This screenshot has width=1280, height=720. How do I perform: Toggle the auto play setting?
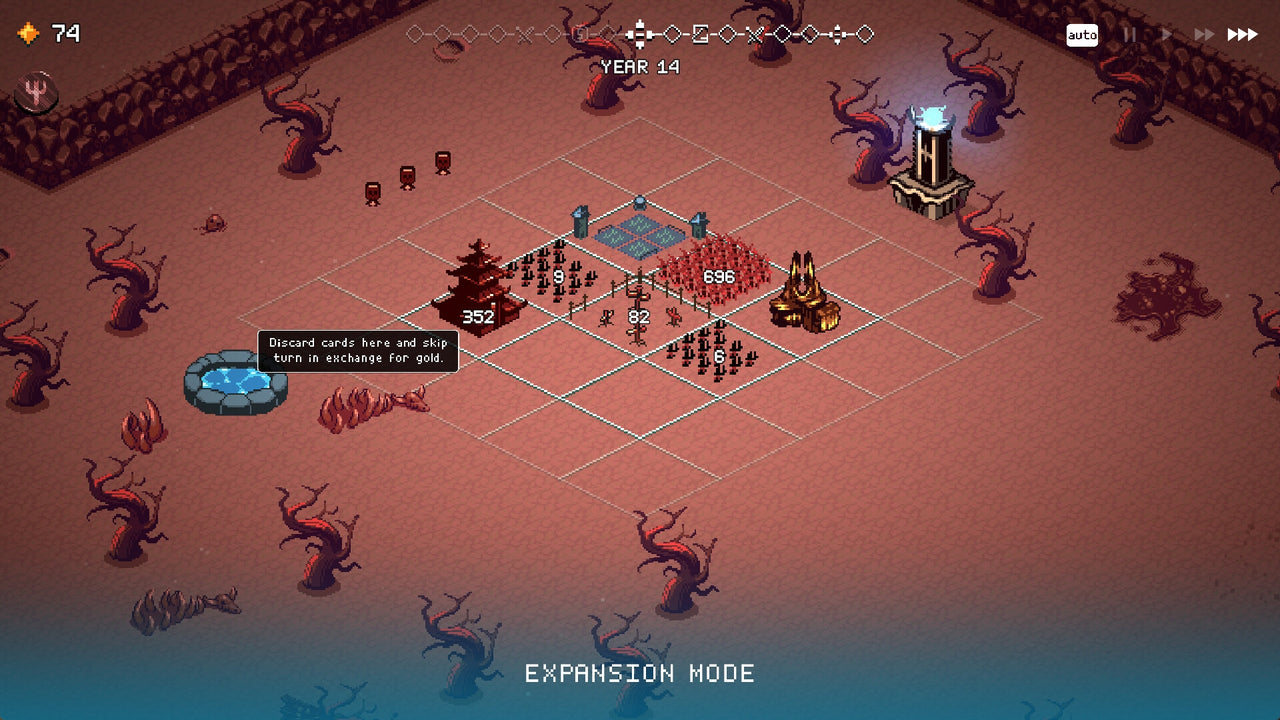[1083, 35]
